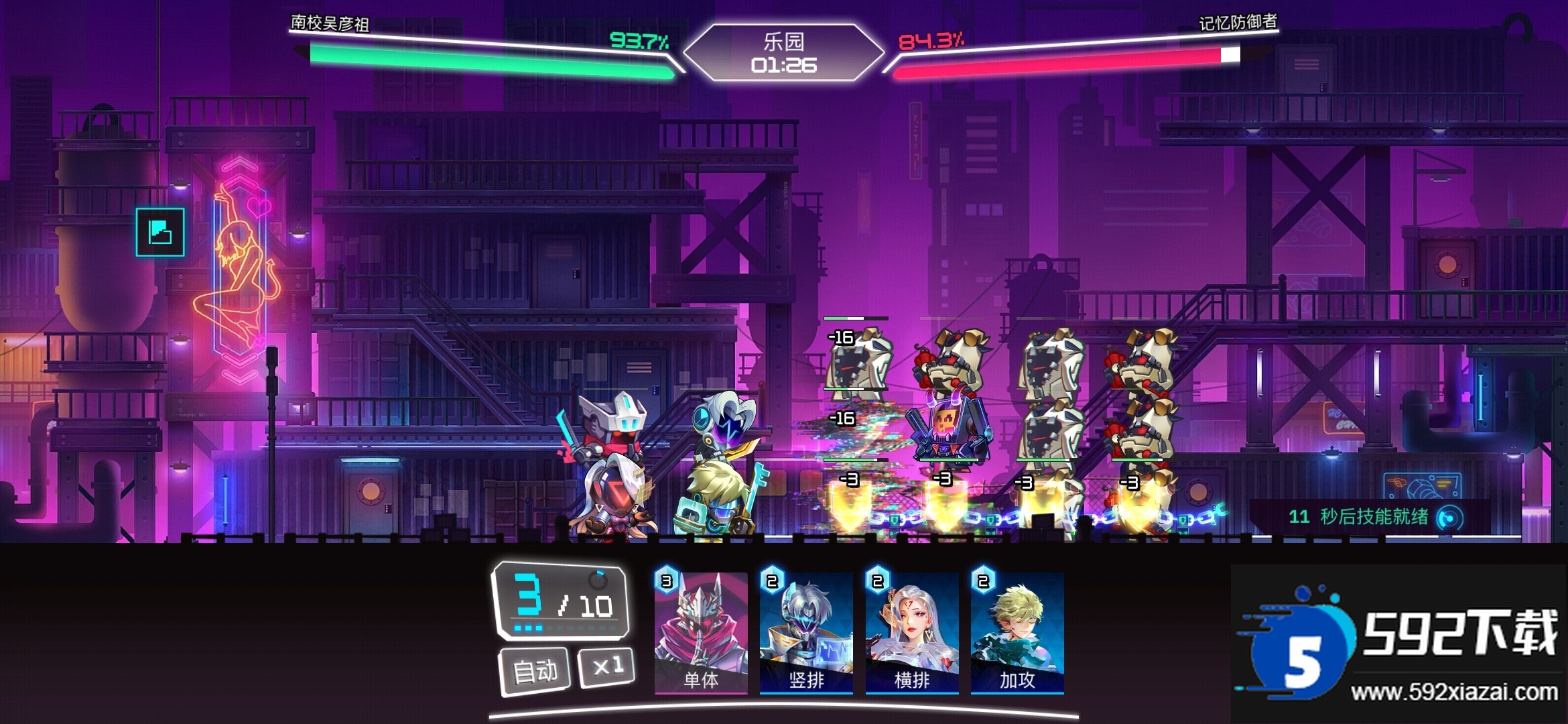The width and height of the screenshot is (1568, 724).
Task: Toggle the 自动 auto-battle button
Action: click(x=535, y=670)
